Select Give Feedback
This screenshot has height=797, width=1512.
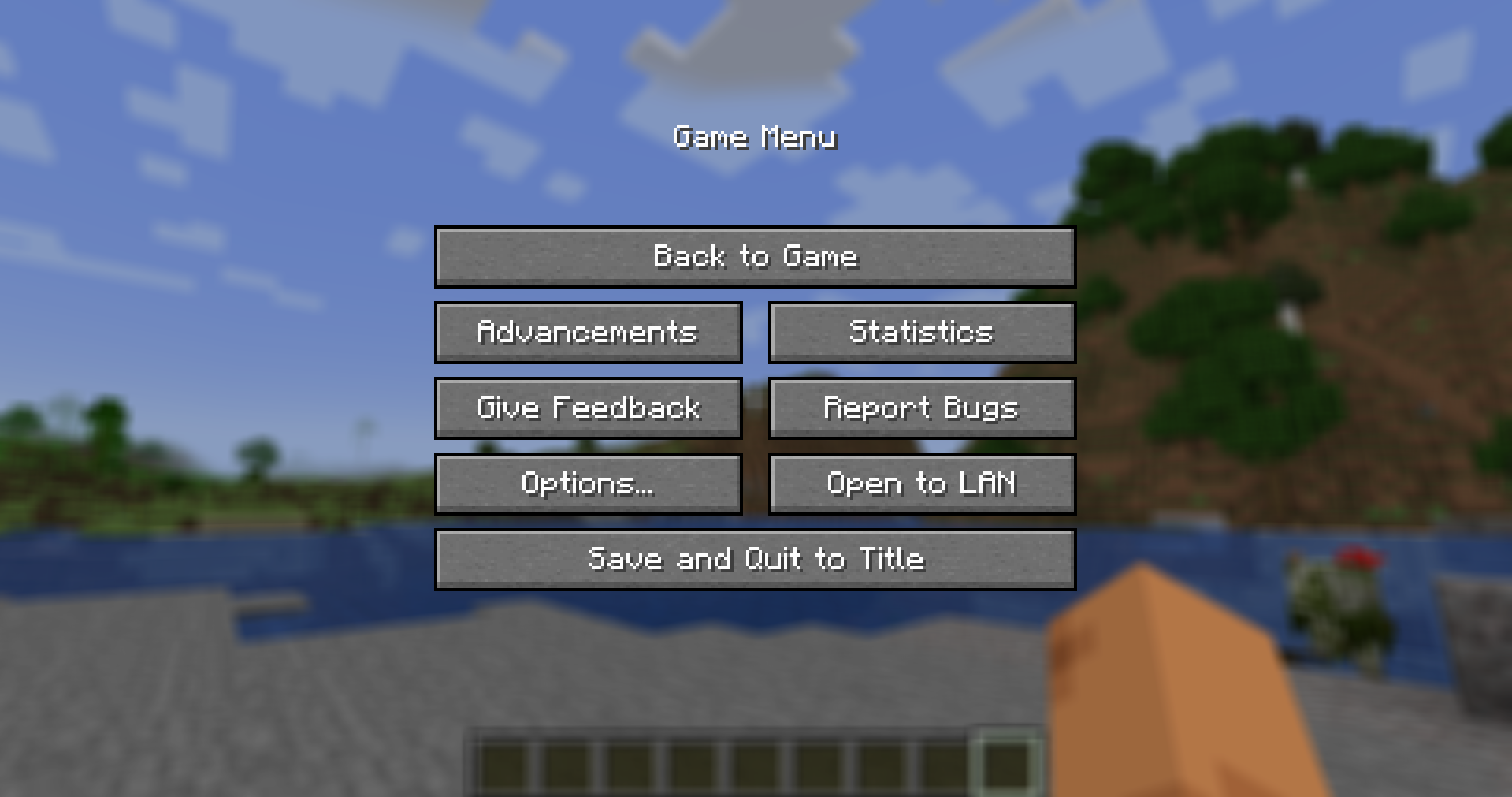coord(588,408)
